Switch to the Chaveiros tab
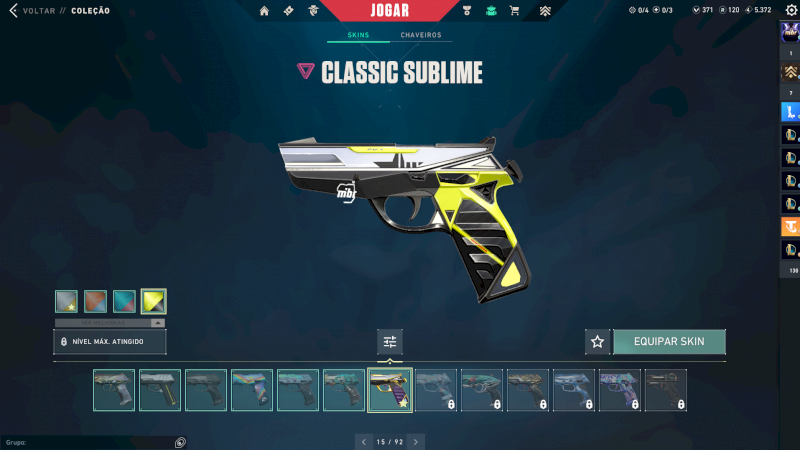 (x=421, y=35)
